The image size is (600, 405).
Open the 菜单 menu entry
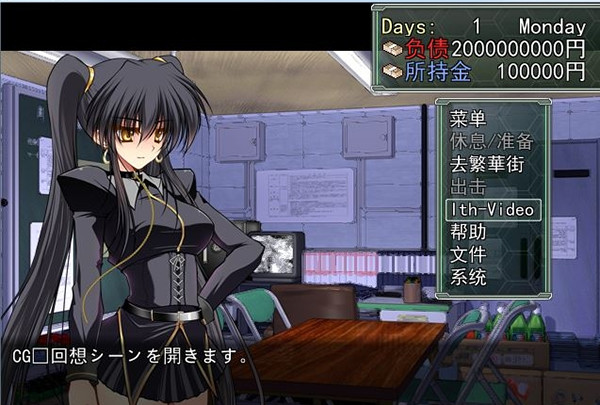click(468, 119)
